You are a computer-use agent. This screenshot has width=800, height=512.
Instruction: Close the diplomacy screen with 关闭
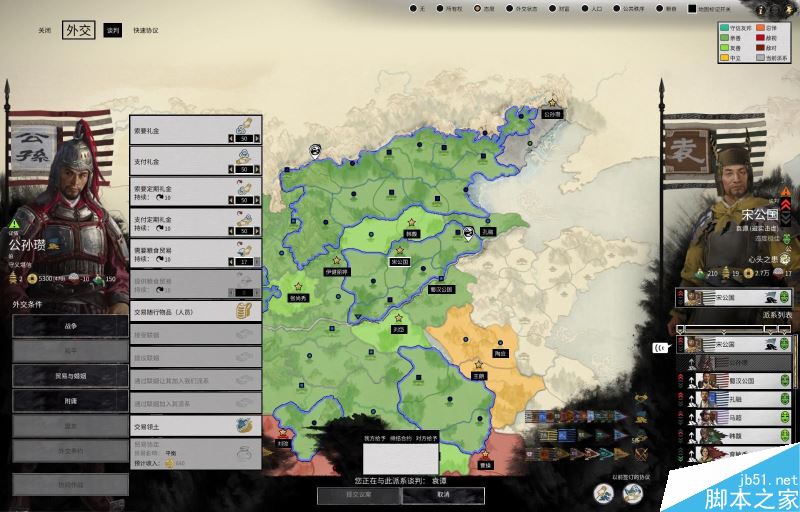click(44, 31)
